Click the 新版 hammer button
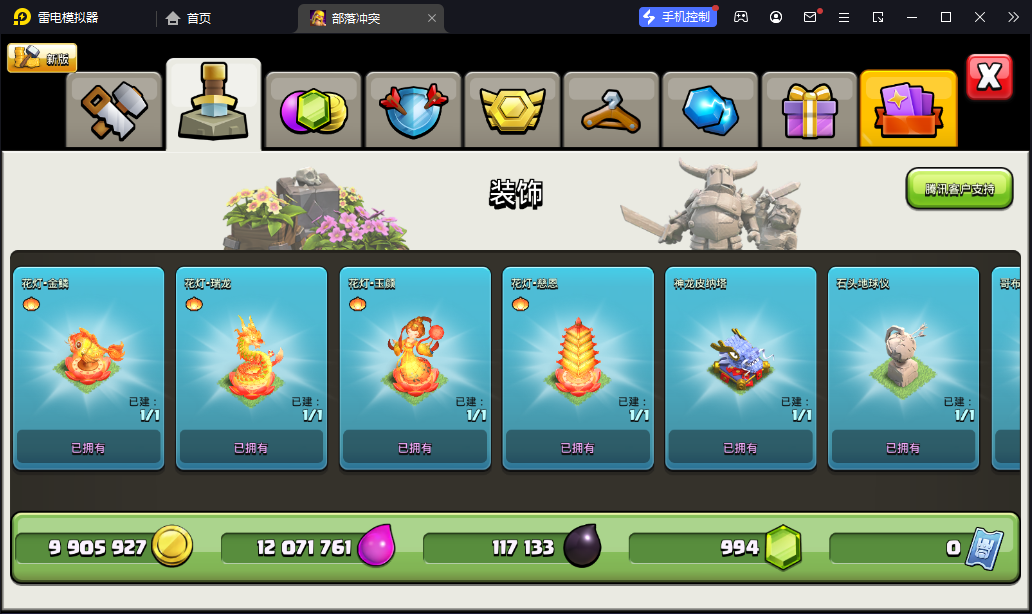 point(42,58)
